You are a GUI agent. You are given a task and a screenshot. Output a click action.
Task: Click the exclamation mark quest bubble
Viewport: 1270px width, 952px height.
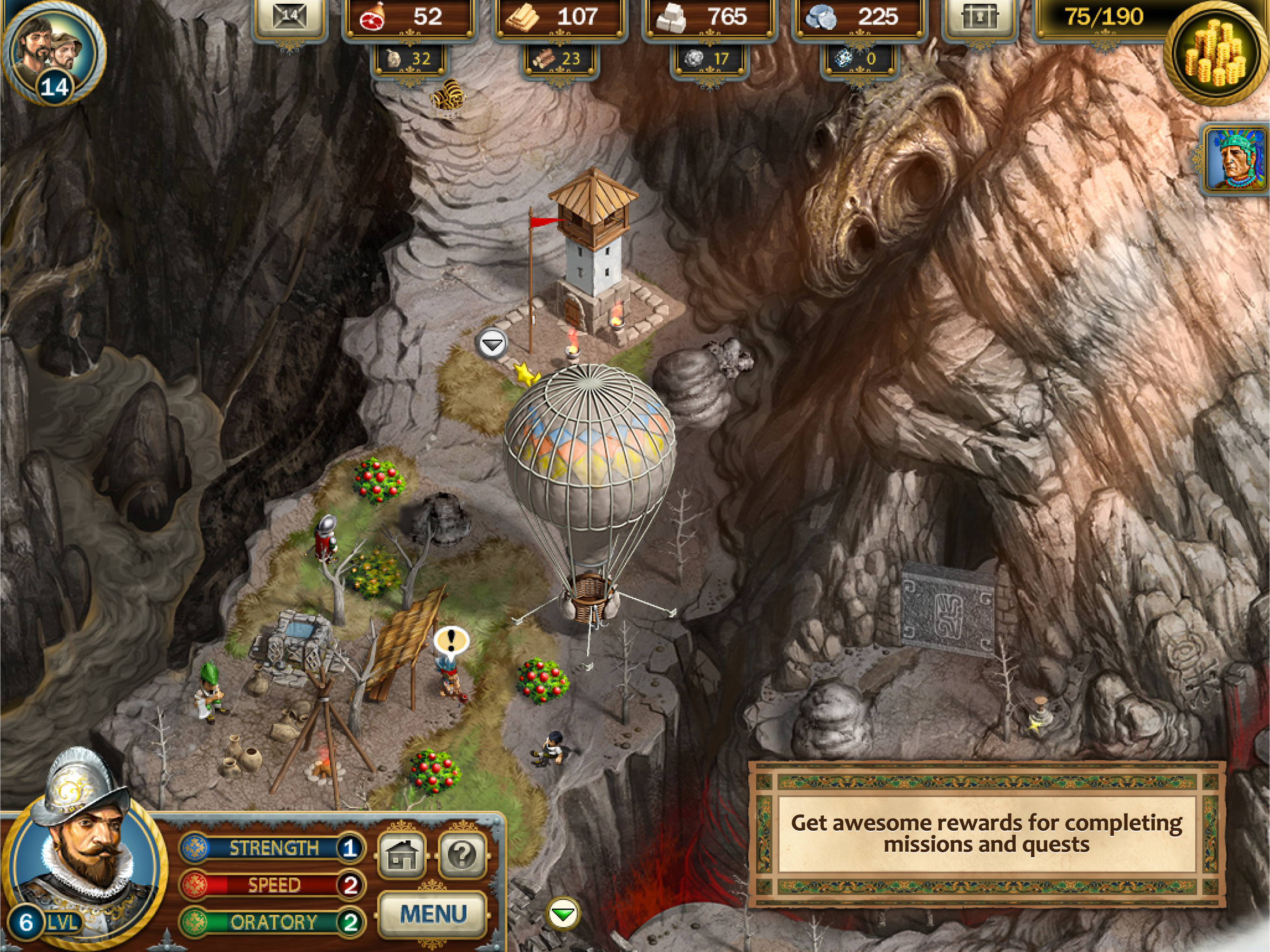click(x=451, y=640)
